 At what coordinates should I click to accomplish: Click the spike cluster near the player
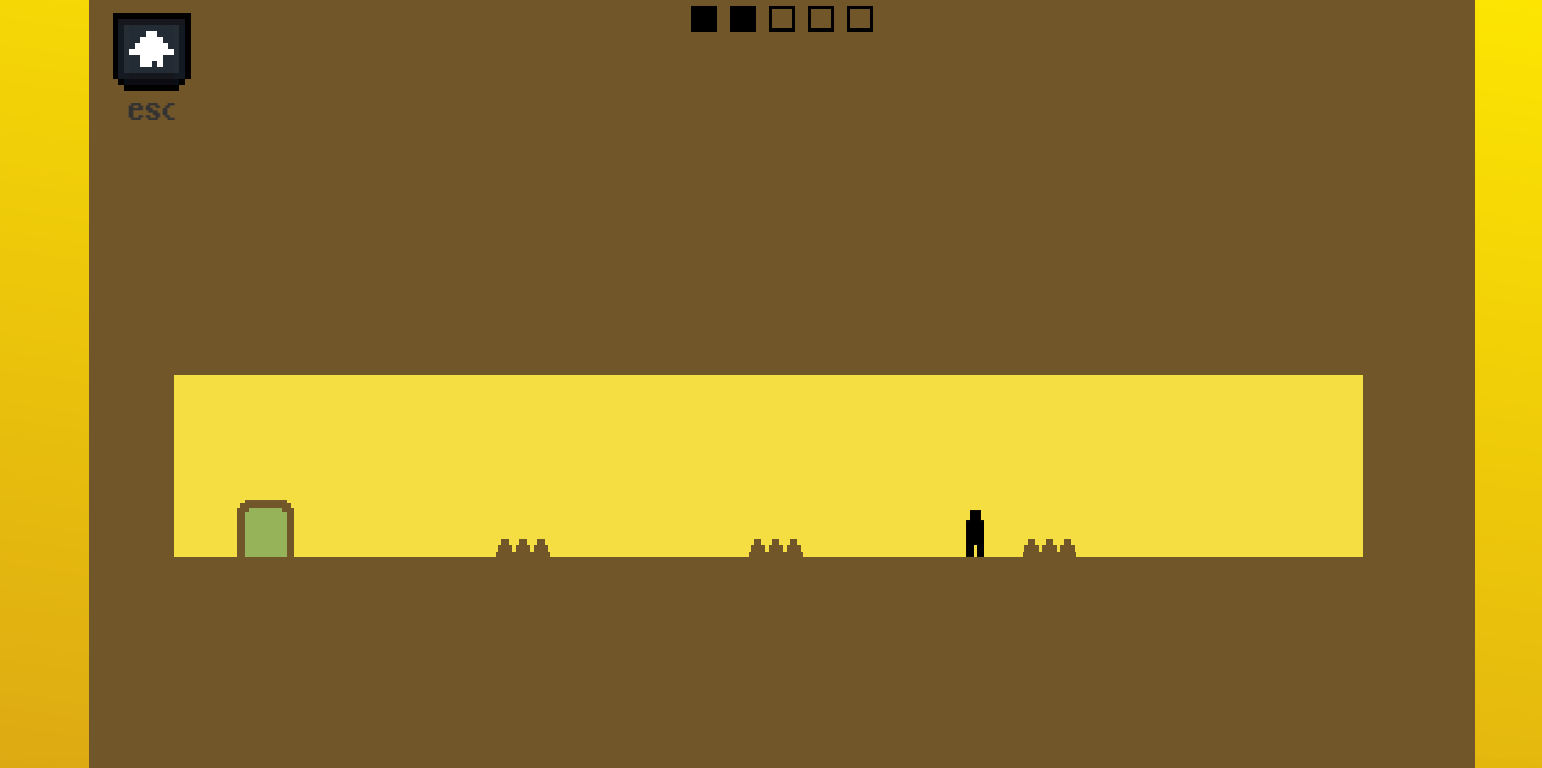point(1049,548)
